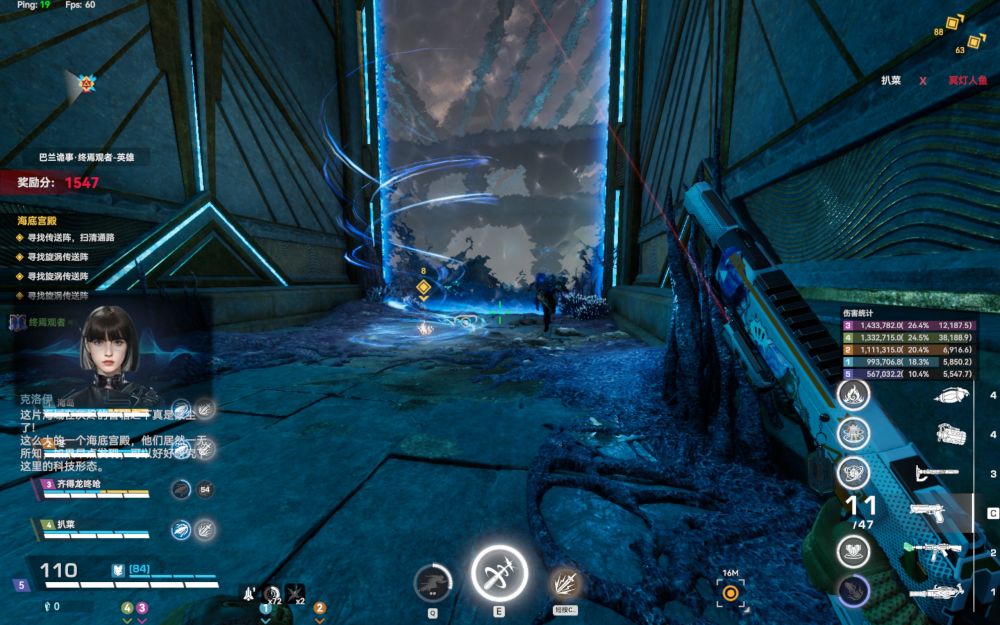1000x625 pixels.
Task: Use the dim turret skill icon with cooldown ring
Action: [432, 582]
